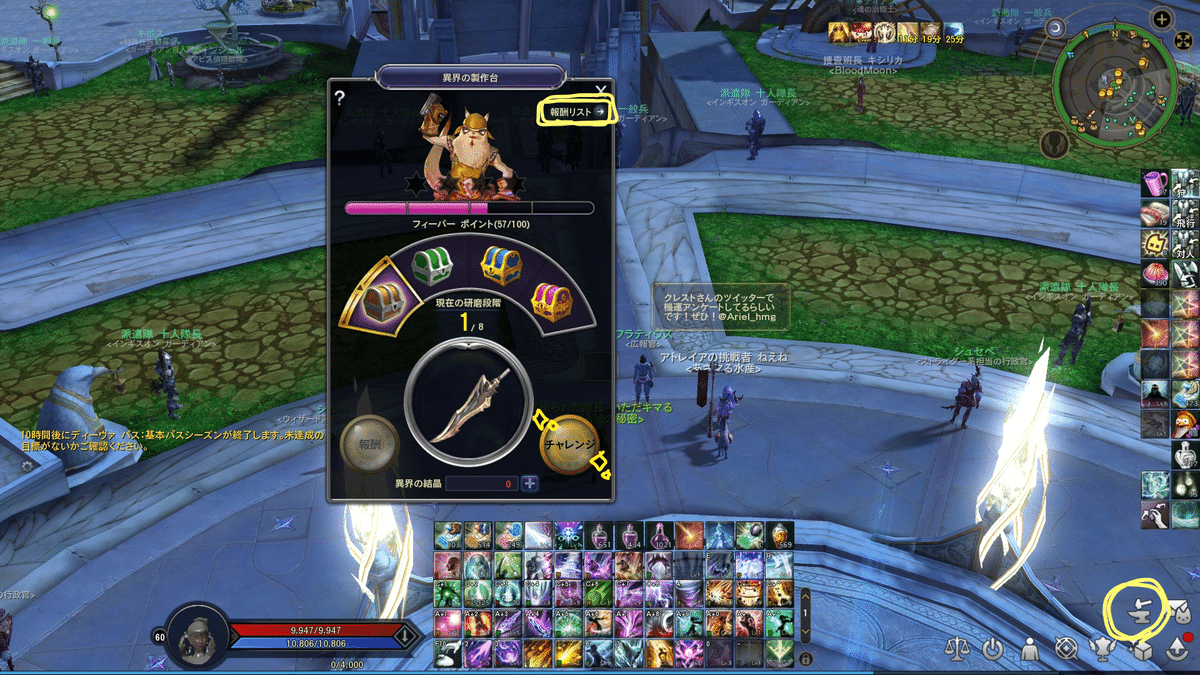The width and height of the screenshot is (1200, 675).
Task: Open the cube inventory icon
Action: (1139, 648)
